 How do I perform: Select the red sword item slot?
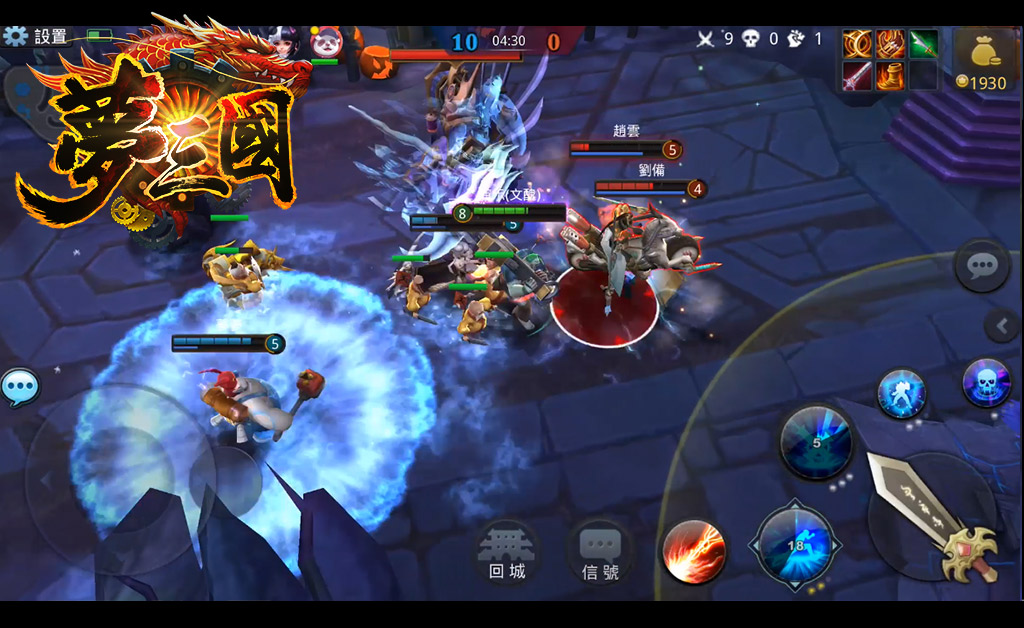tap(857, 76)
